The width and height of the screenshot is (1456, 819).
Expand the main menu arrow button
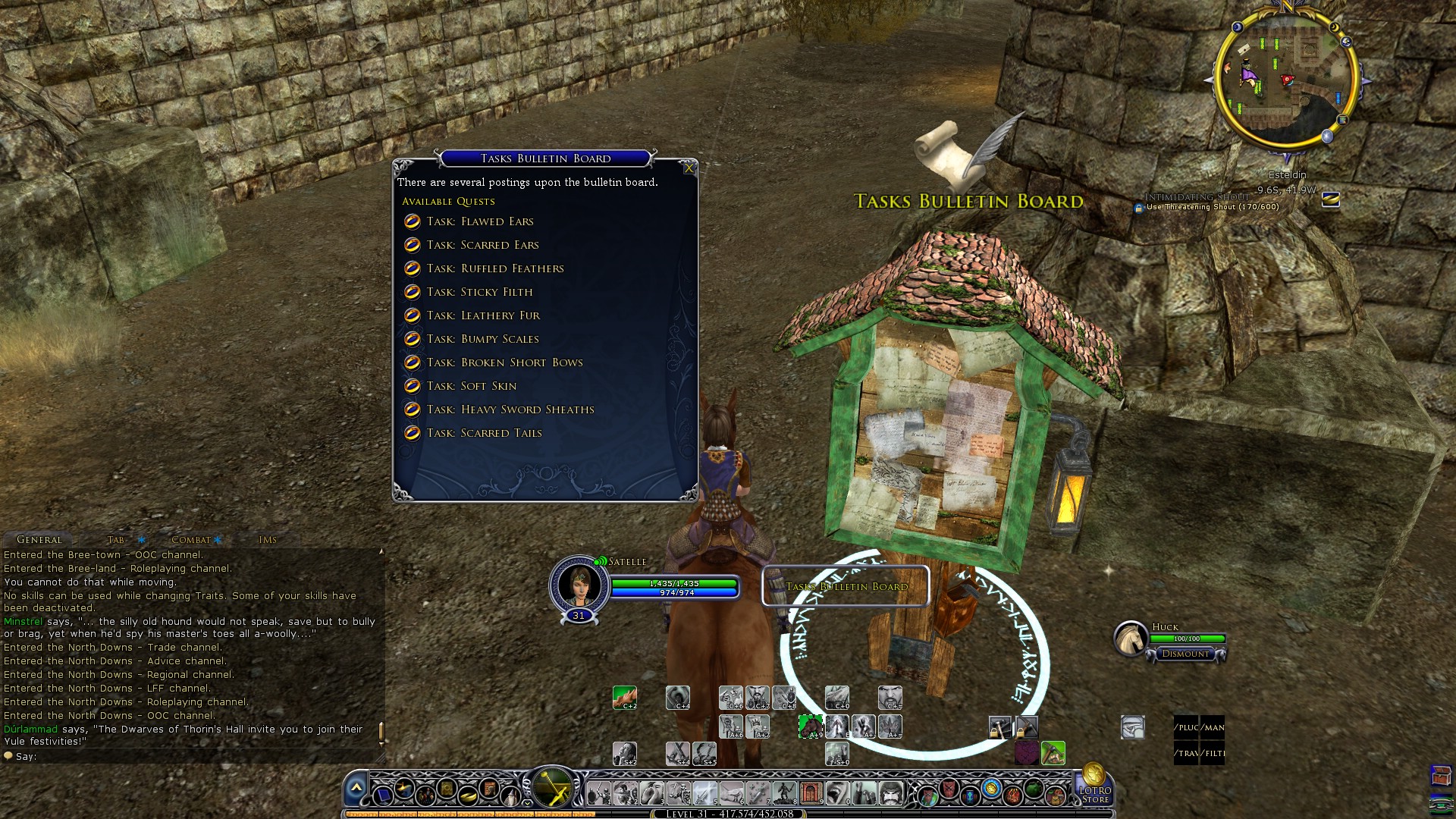click(x=356, y=789)
